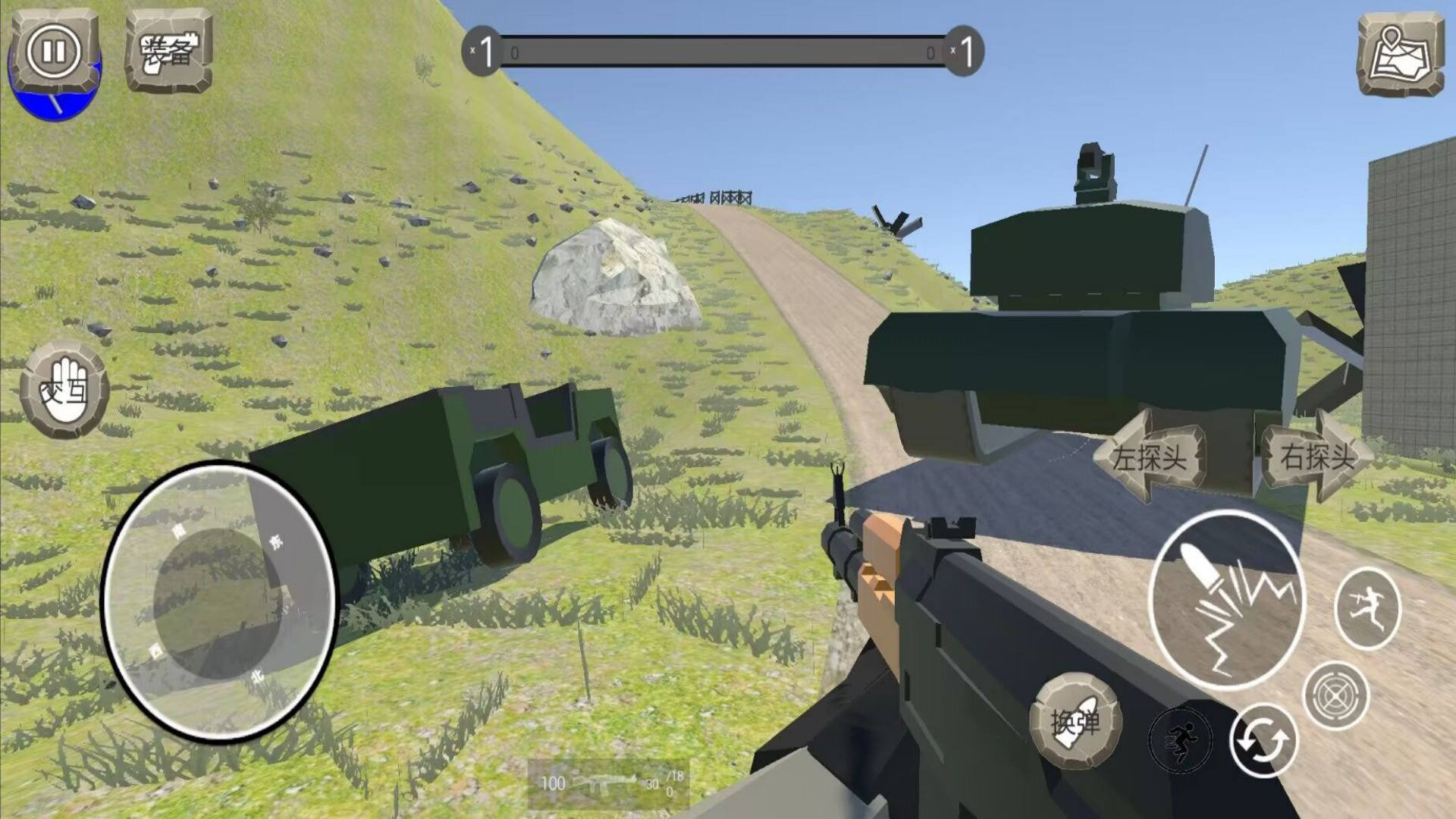Image resolution: width=1456 pixels, height=819 pixels.
Task: Select the rifle weapon slot at bottom
Action: coord(608,784)
